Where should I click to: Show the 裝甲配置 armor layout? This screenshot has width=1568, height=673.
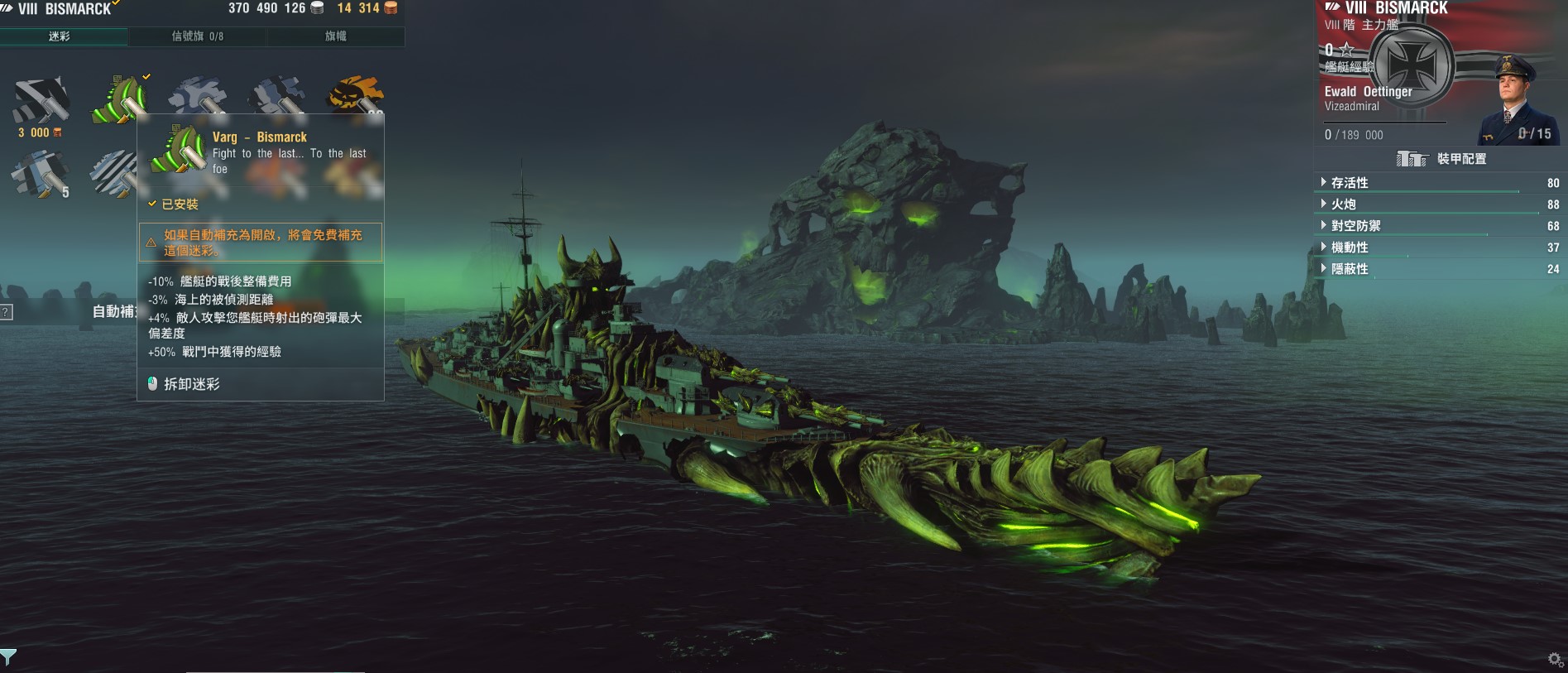pos(1441,159)
